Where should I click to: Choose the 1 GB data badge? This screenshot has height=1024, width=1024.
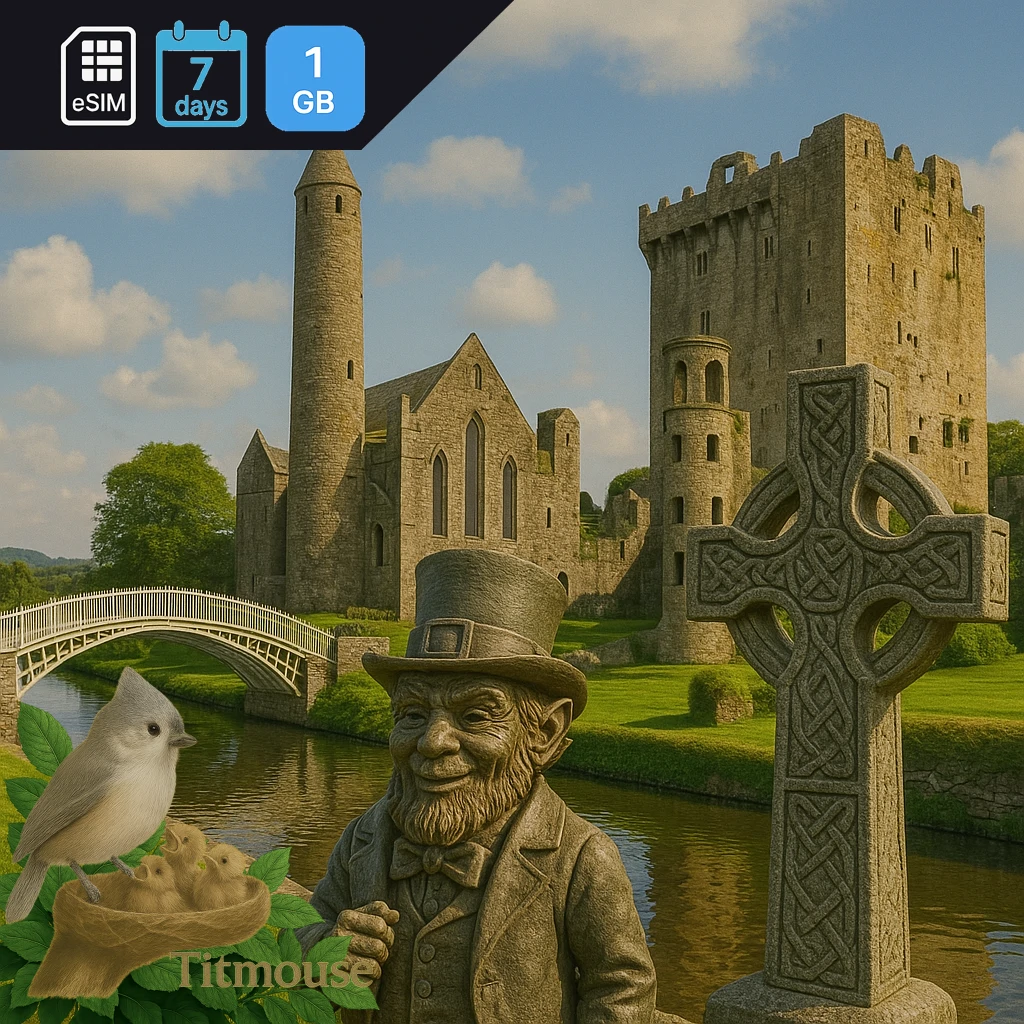tap(315, 78)
